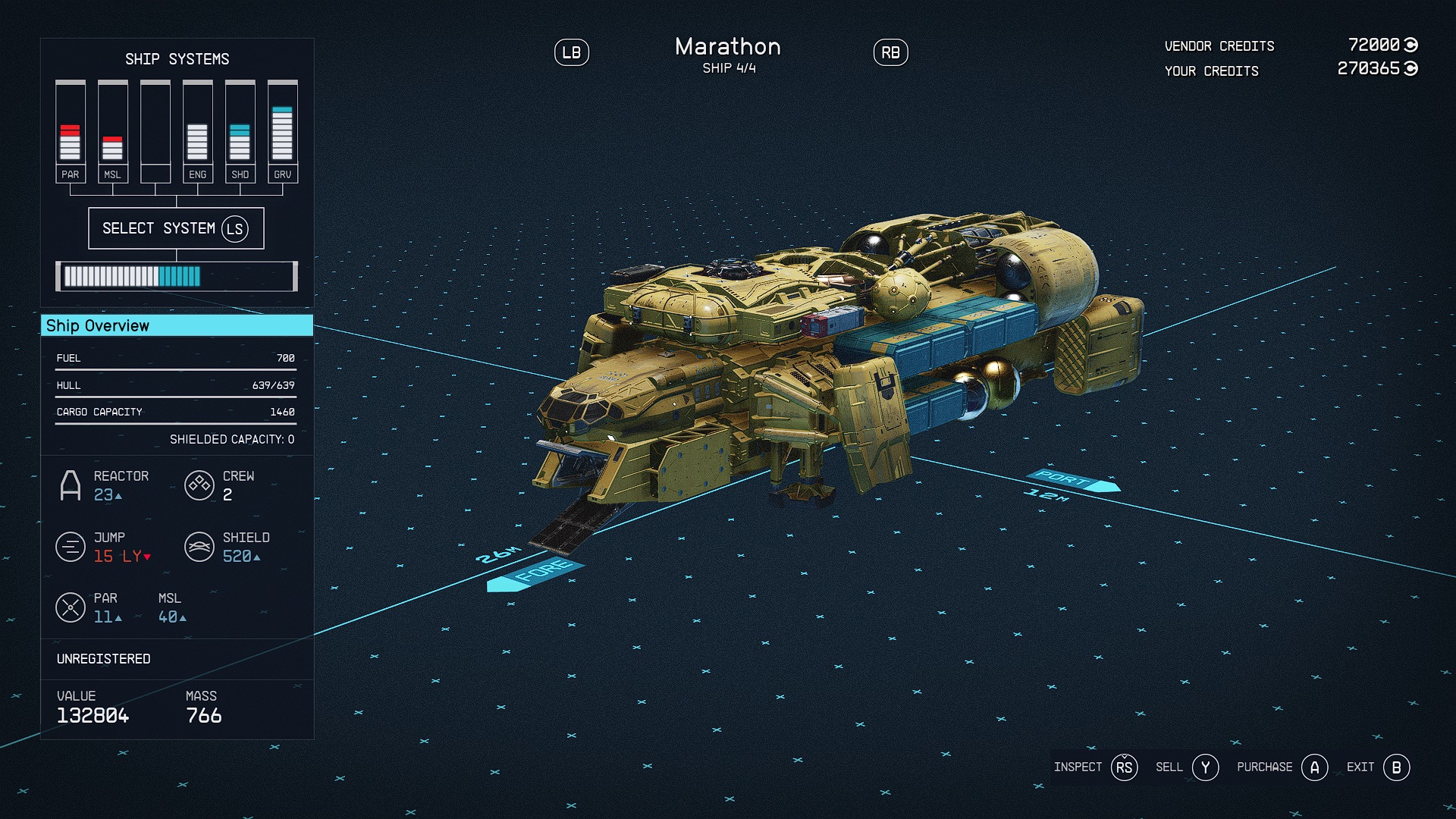
Task: Click the Shield stat icon
Action: (200, 546)
